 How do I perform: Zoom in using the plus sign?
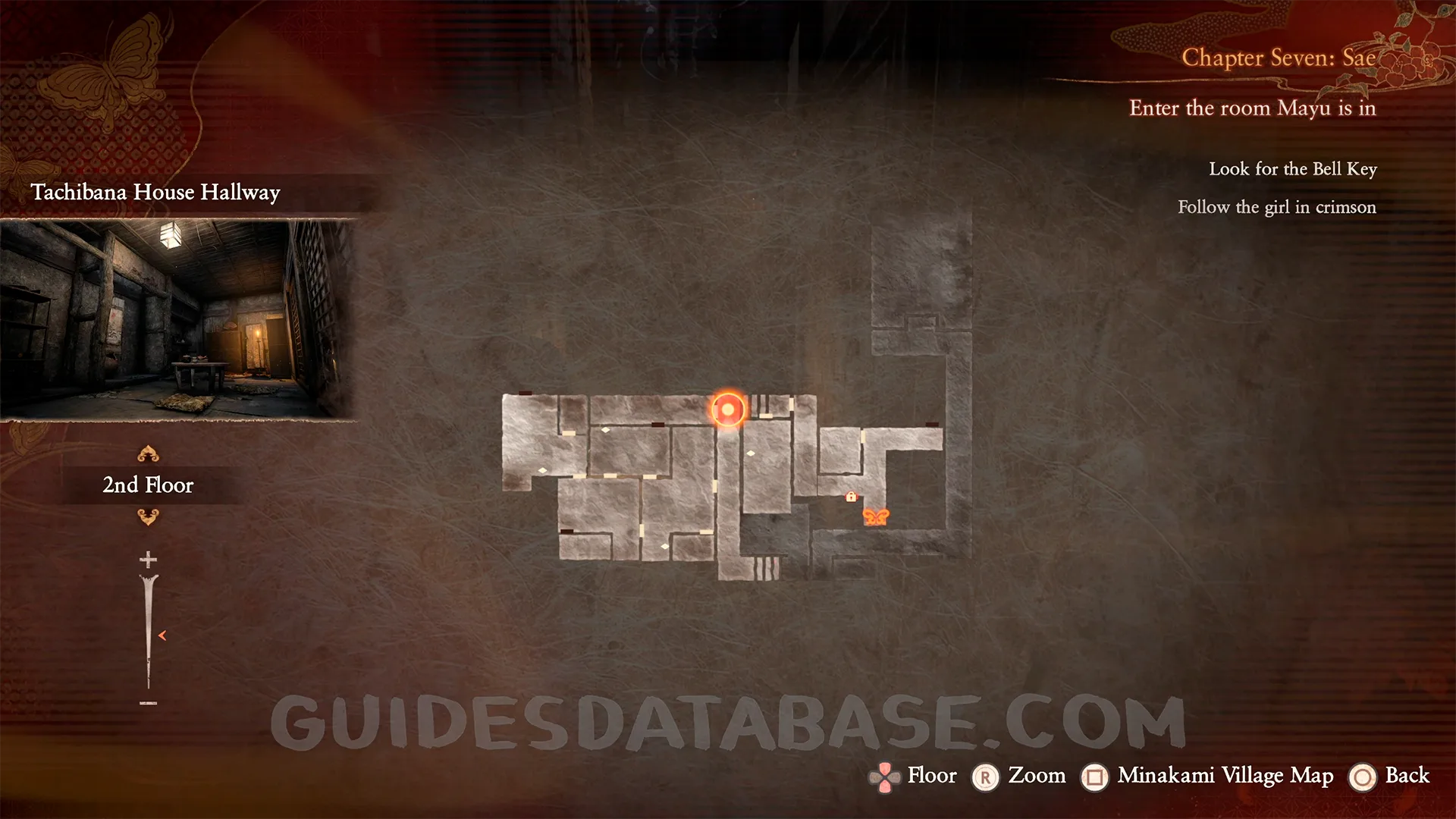point(148,560)
